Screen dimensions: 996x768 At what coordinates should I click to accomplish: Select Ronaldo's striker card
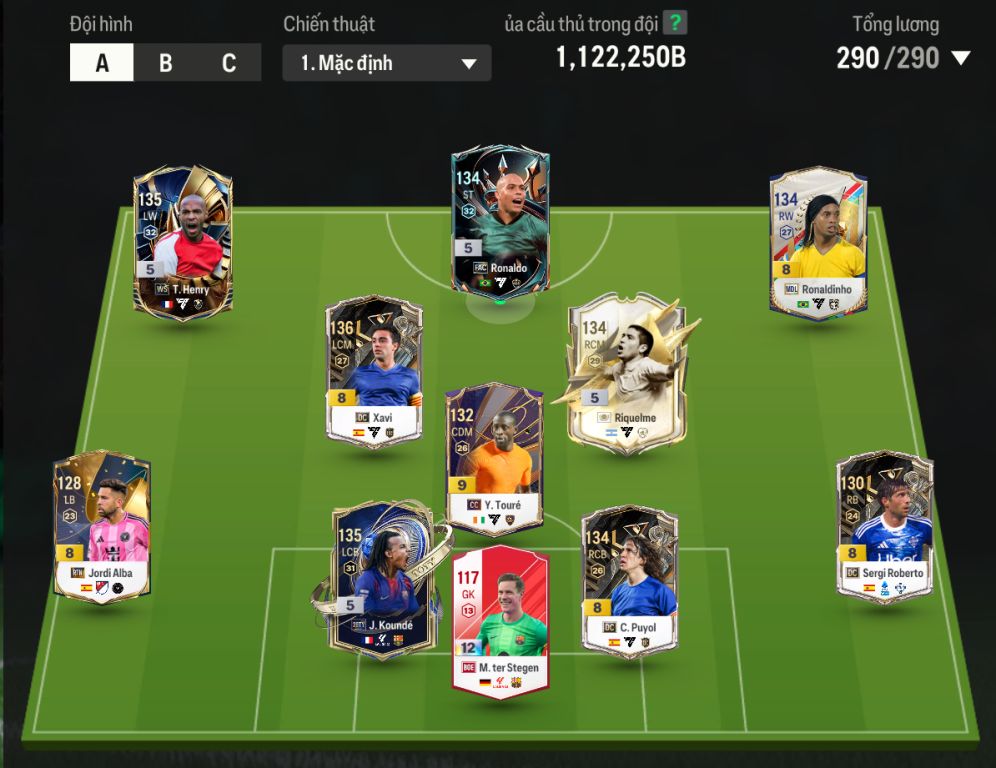click(500, 222)
